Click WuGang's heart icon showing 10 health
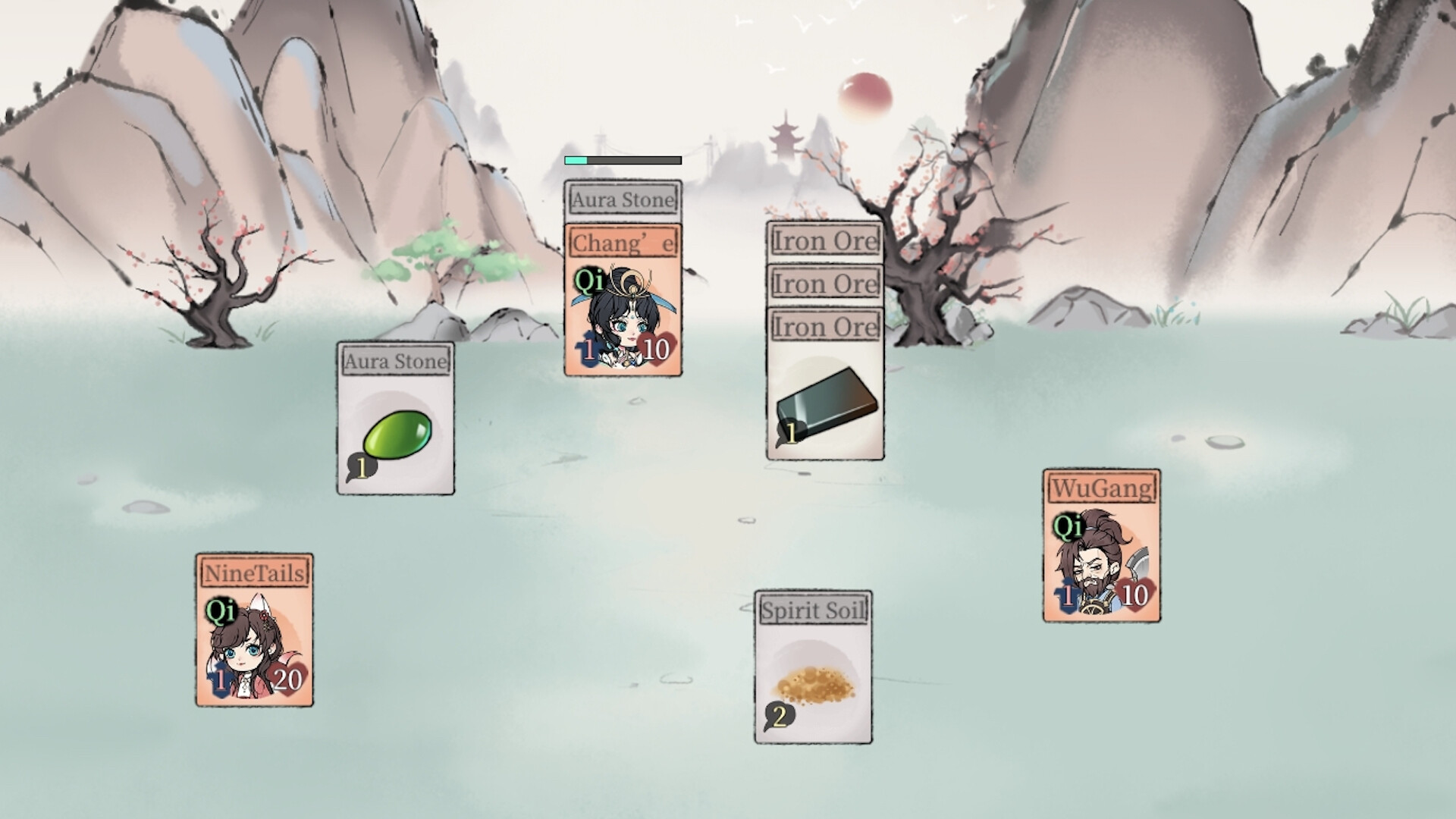1456x819 pixels. (x=1136, y=597)
